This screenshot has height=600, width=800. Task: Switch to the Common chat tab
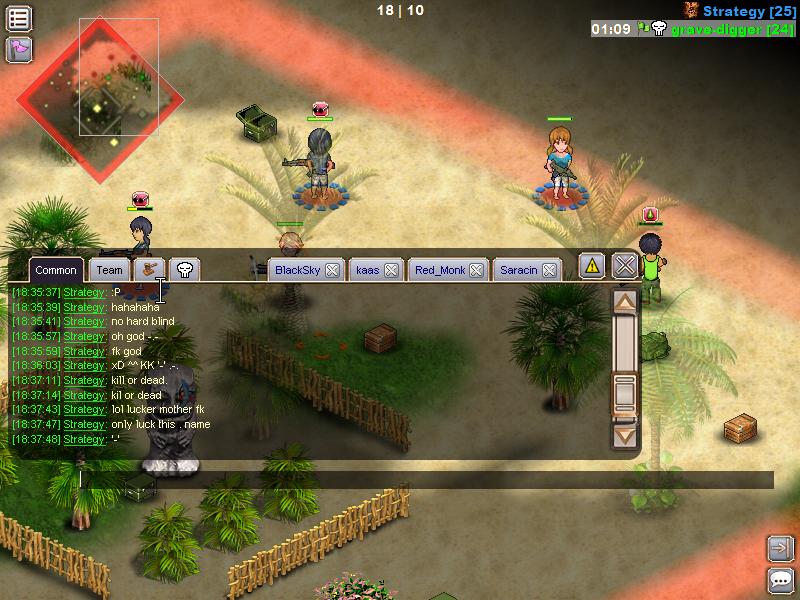[55, 270]
